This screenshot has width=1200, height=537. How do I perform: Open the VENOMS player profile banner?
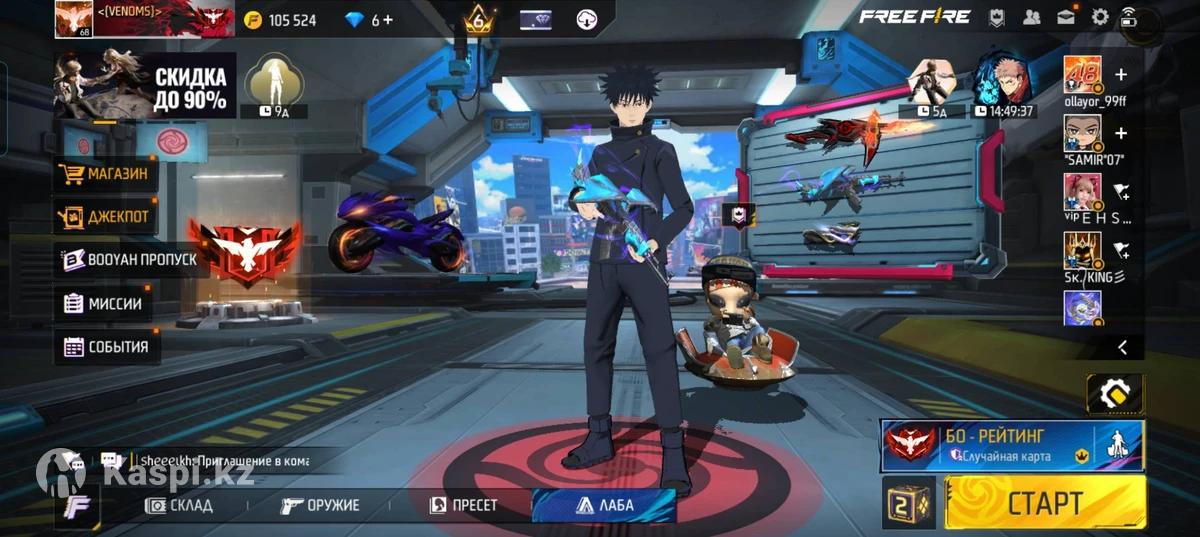tap(145, 18)
